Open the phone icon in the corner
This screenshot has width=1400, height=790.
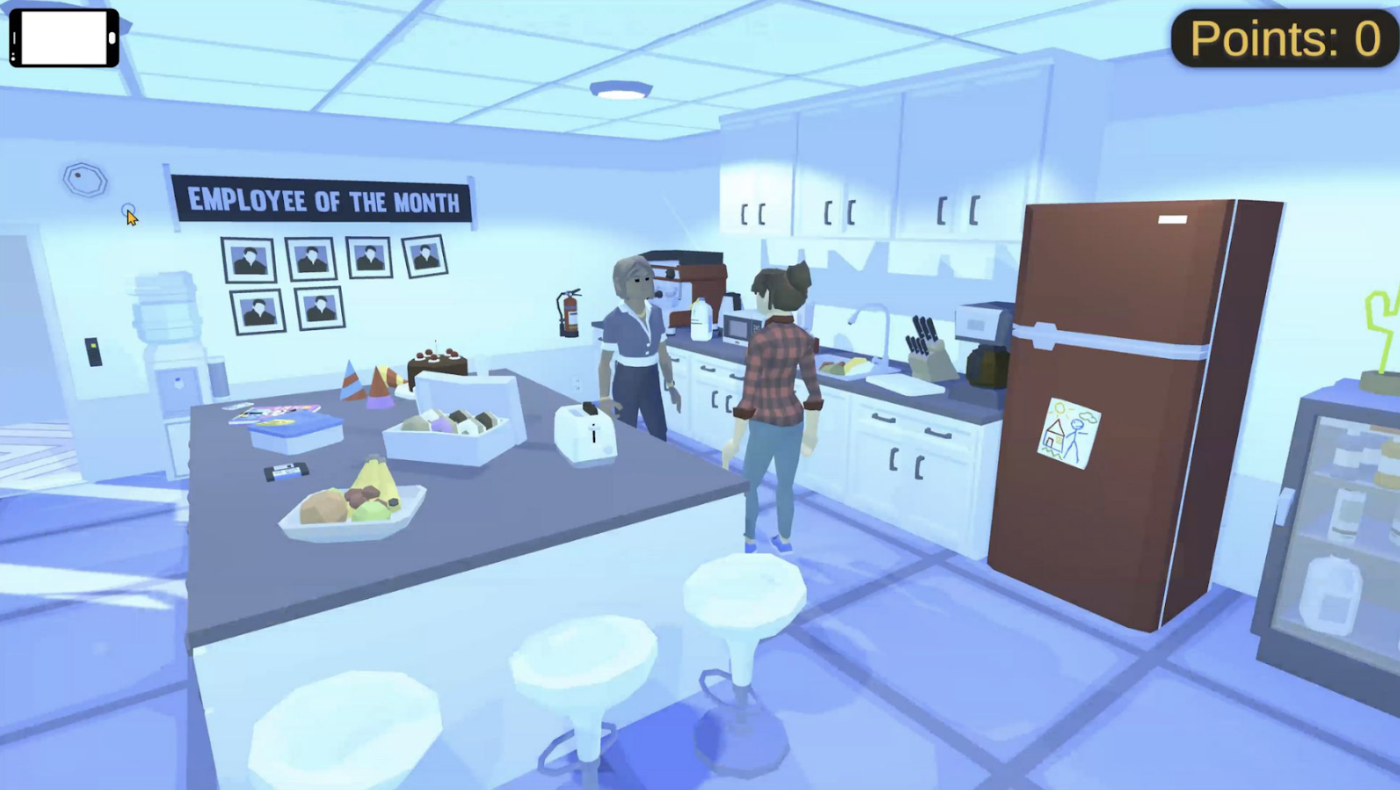[64, 38]
